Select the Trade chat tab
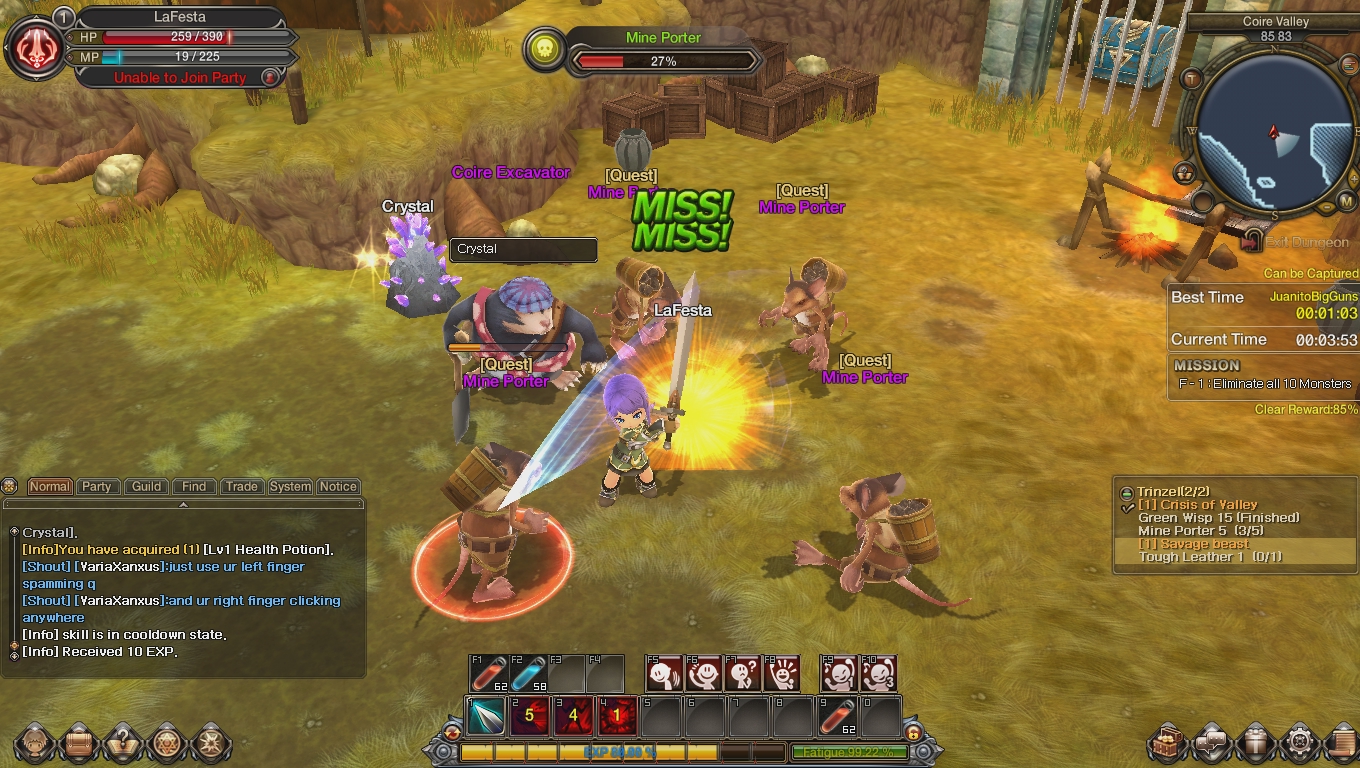The image size is (1360, 768). 241,487
